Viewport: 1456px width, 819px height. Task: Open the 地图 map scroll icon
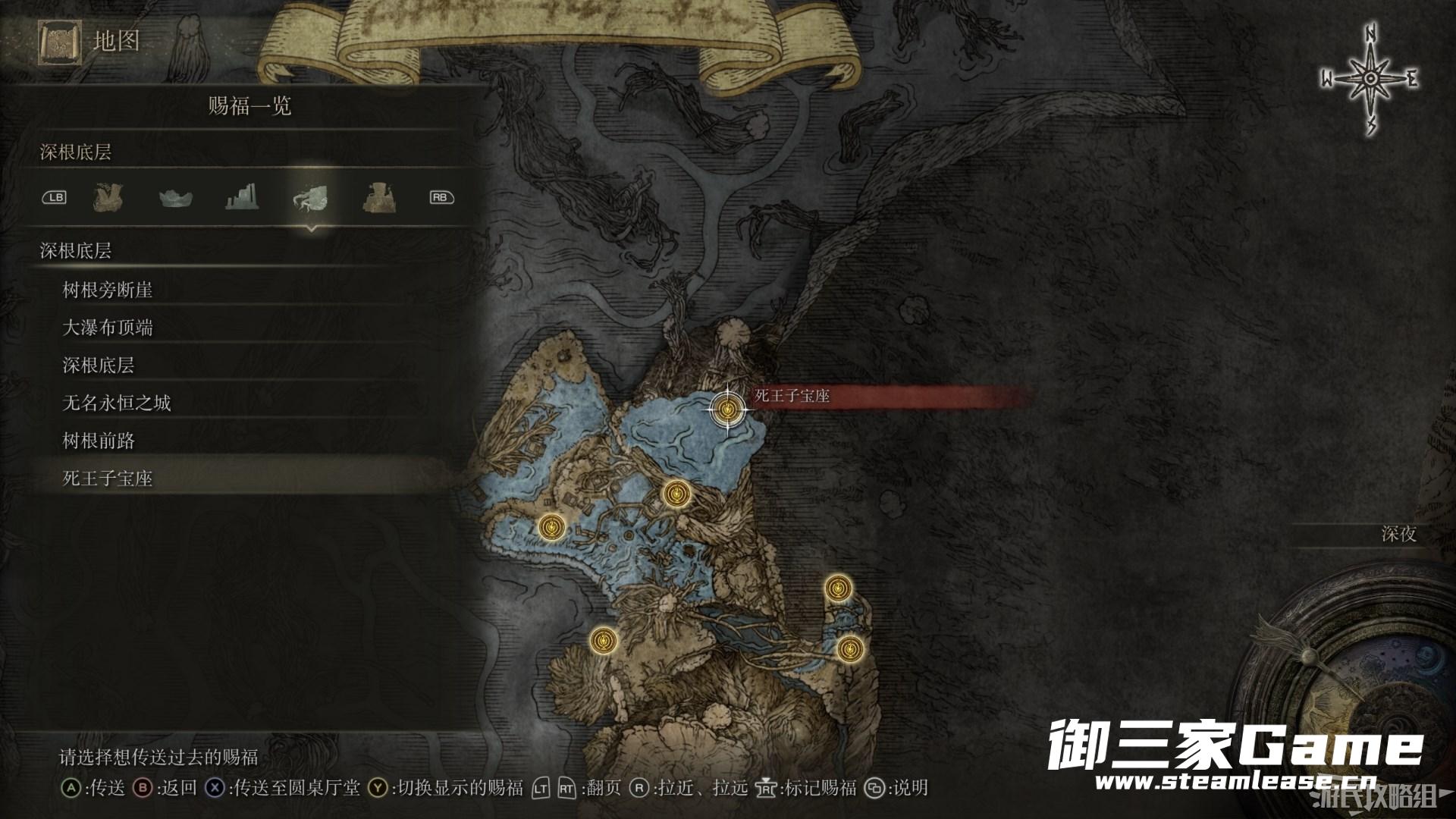pos(58,42)
